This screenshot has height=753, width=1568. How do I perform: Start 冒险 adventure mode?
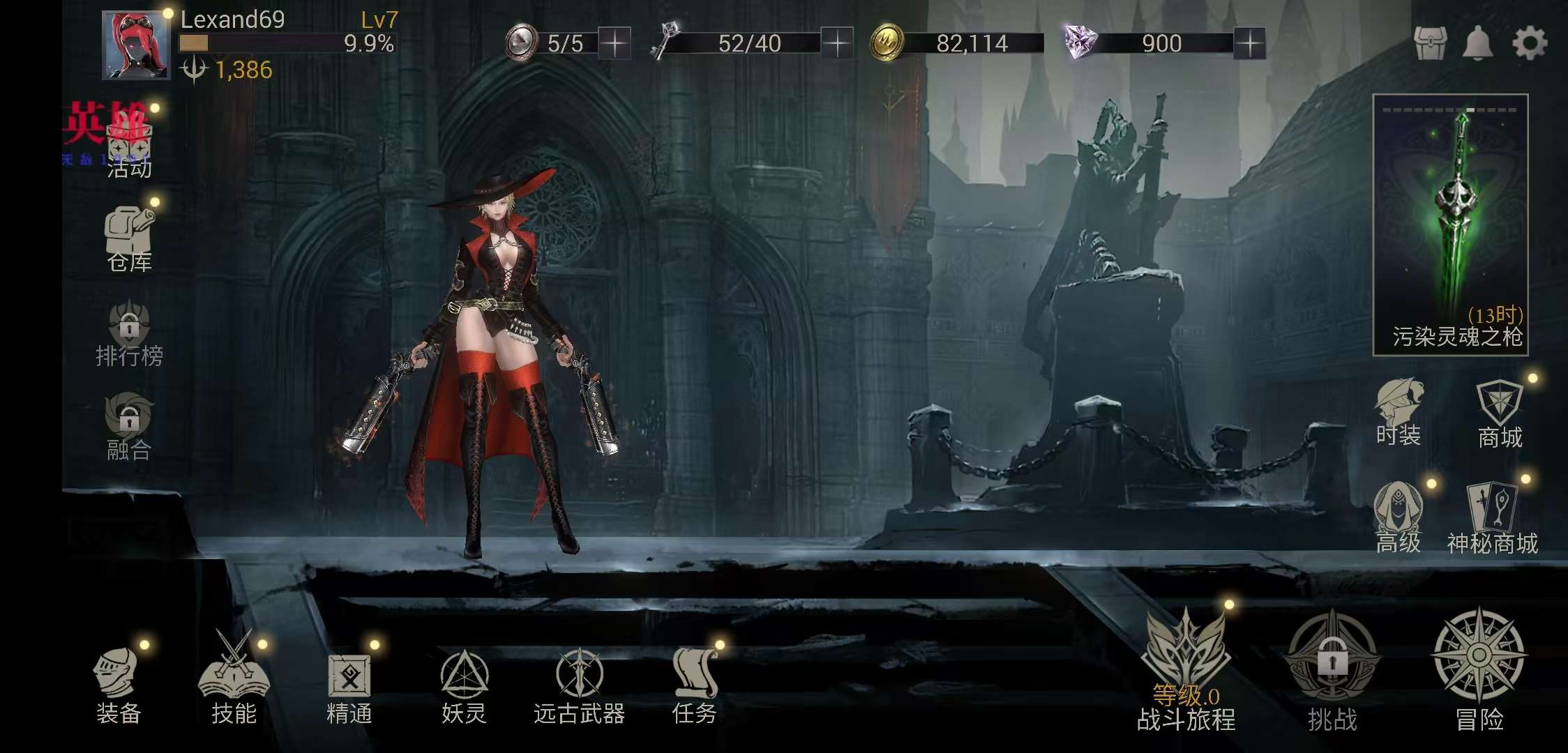[x=1479, y=669]
